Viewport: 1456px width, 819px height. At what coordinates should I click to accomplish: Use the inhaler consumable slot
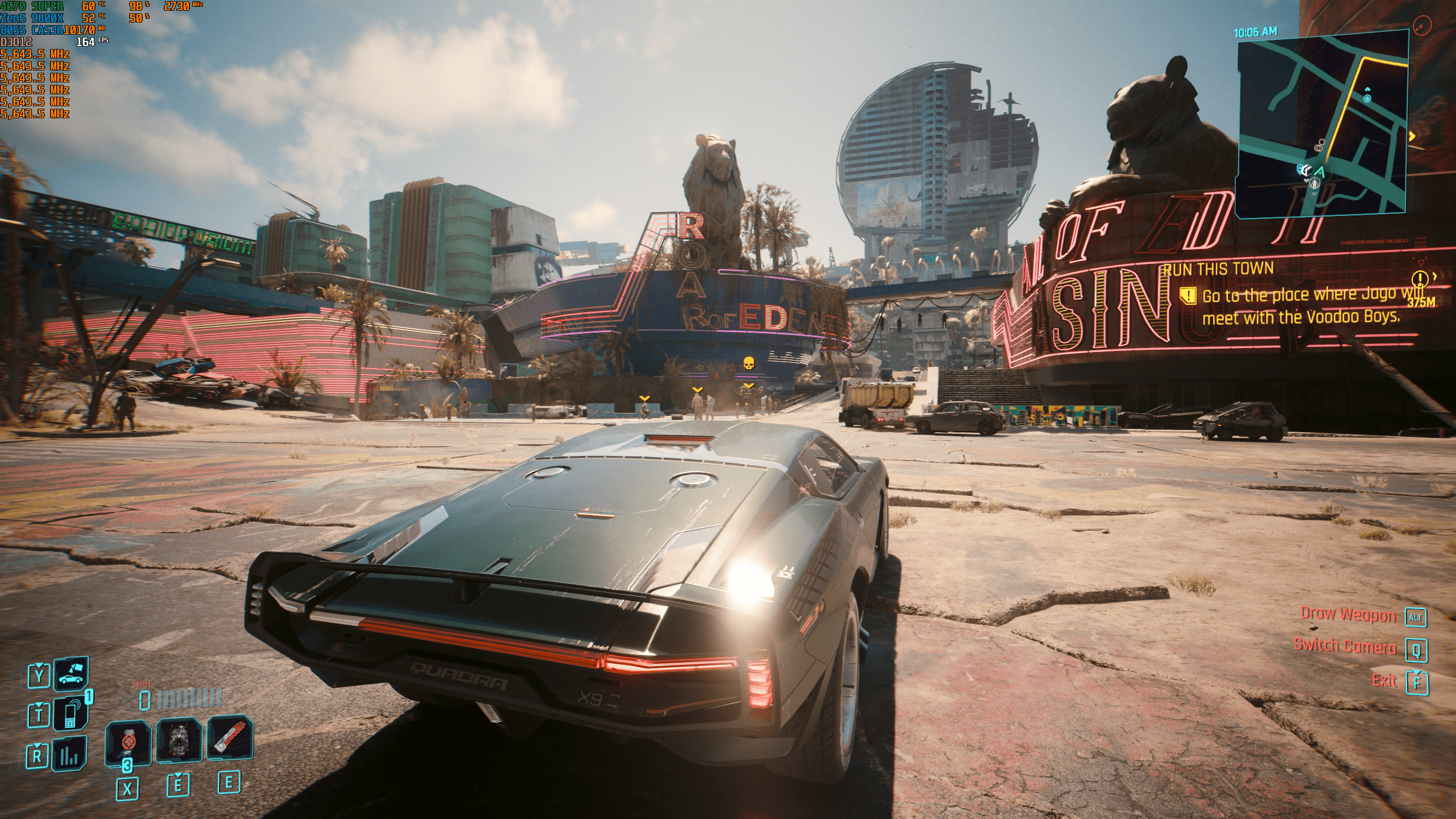coord(128,742)
